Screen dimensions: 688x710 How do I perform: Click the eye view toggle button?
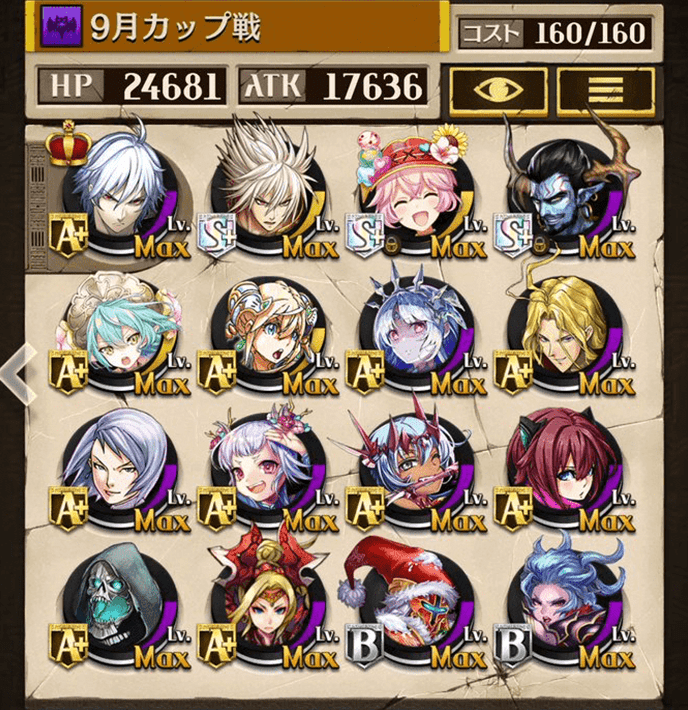[x=498, y=88]
